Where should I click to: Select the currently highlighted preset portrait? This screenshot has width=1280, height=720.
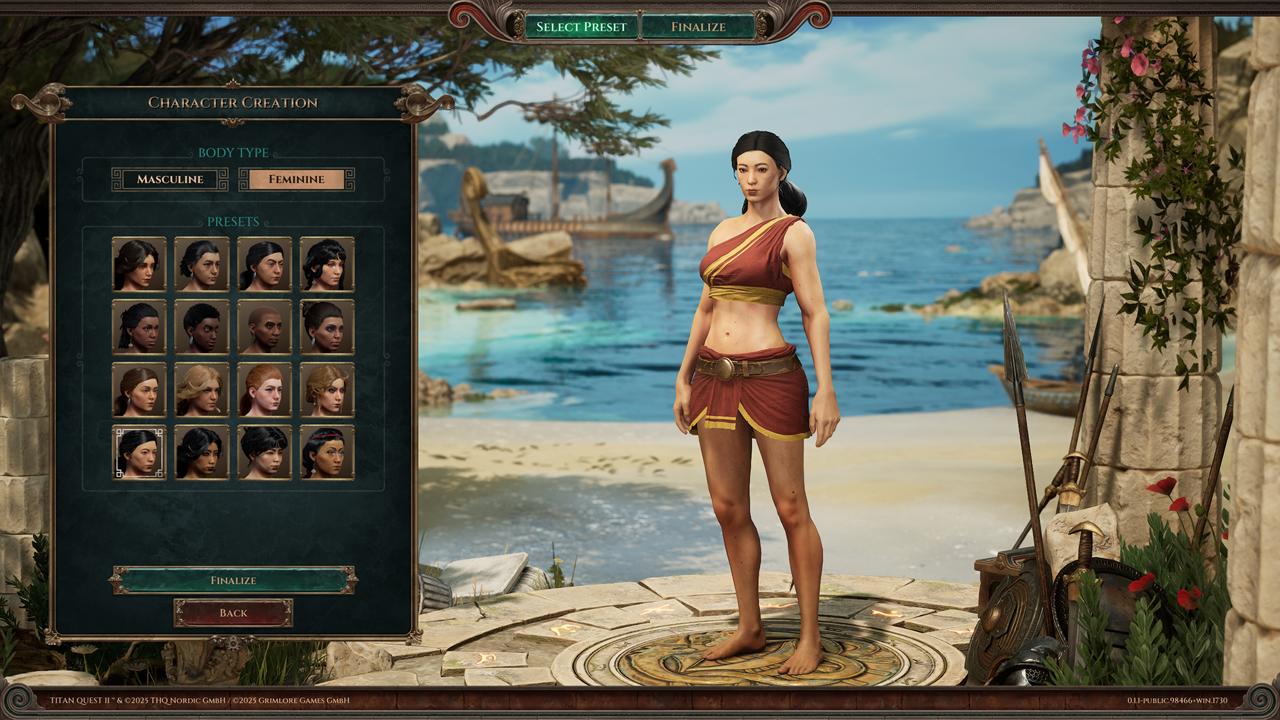point(139,452)
